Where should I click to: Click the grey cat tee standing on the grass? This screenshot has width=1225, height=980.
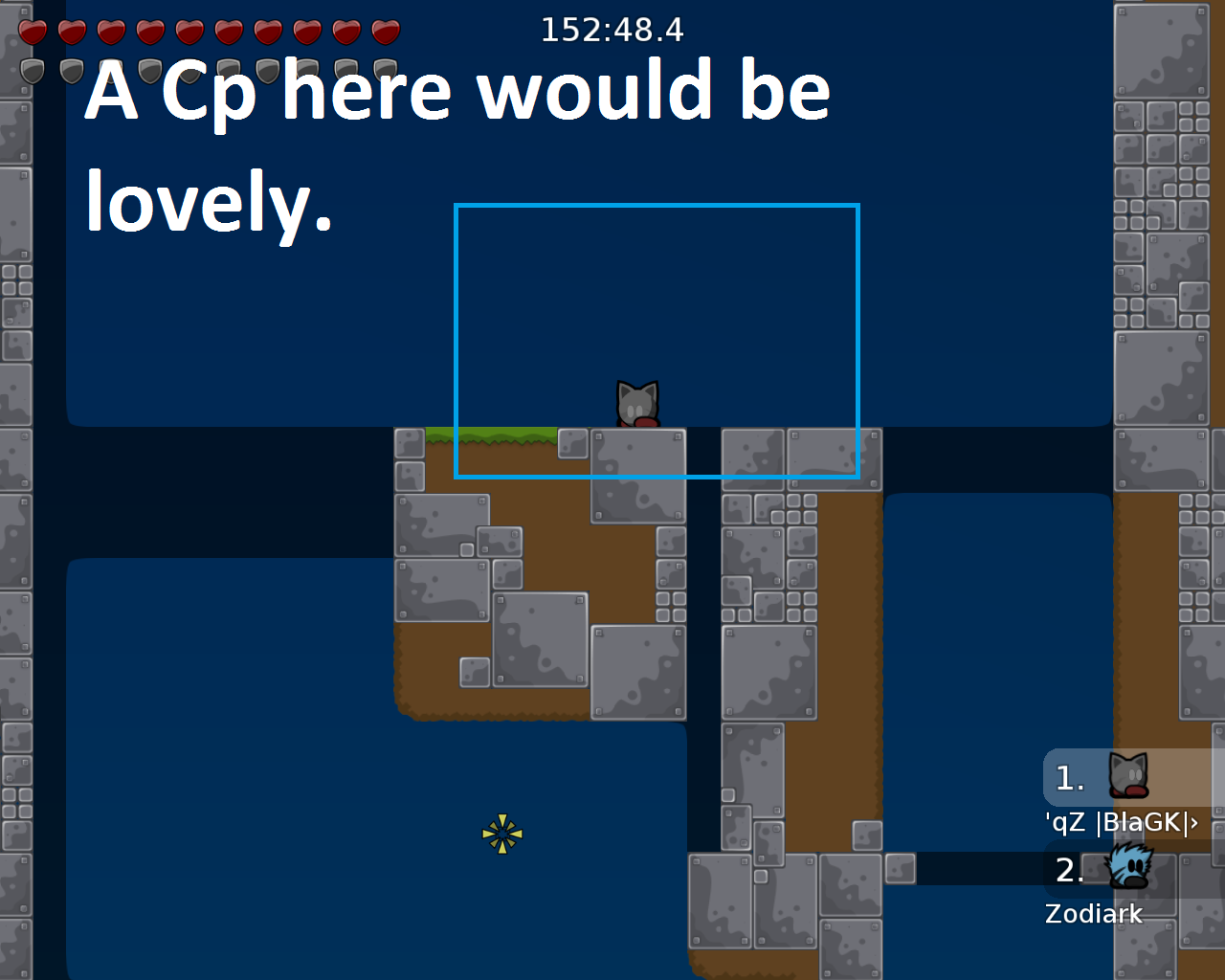[x=635, y=400]
